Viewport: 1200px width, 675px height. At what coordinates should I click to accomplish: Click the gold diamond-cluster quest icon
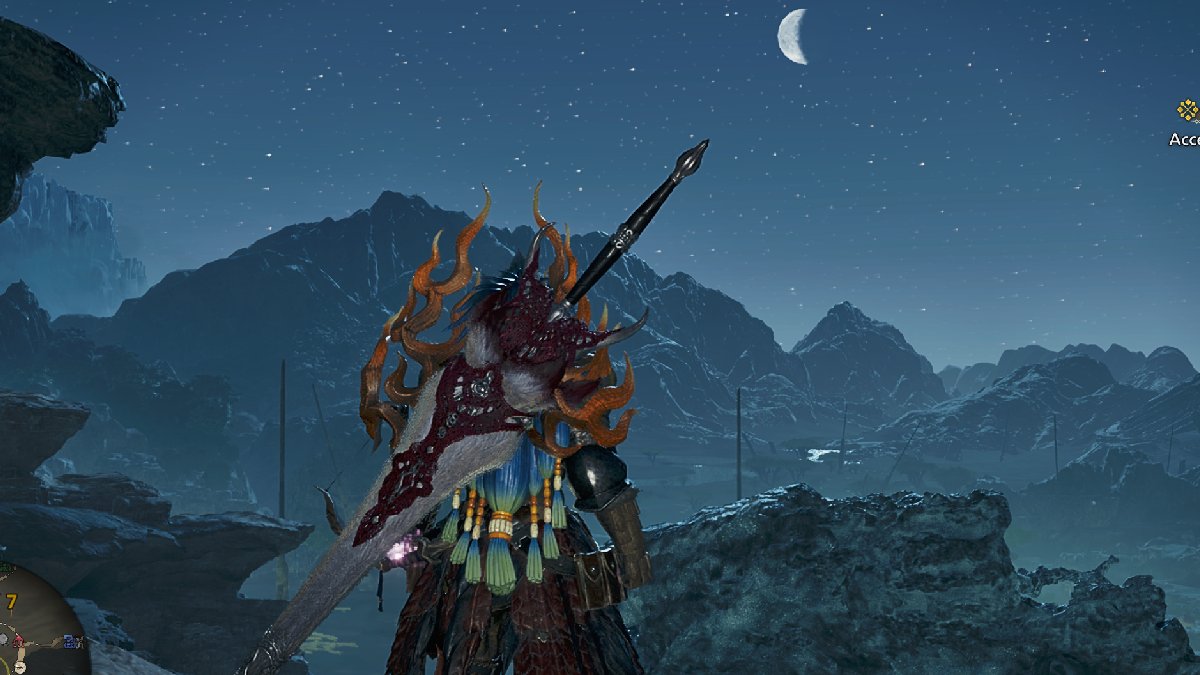(1187, 110)
